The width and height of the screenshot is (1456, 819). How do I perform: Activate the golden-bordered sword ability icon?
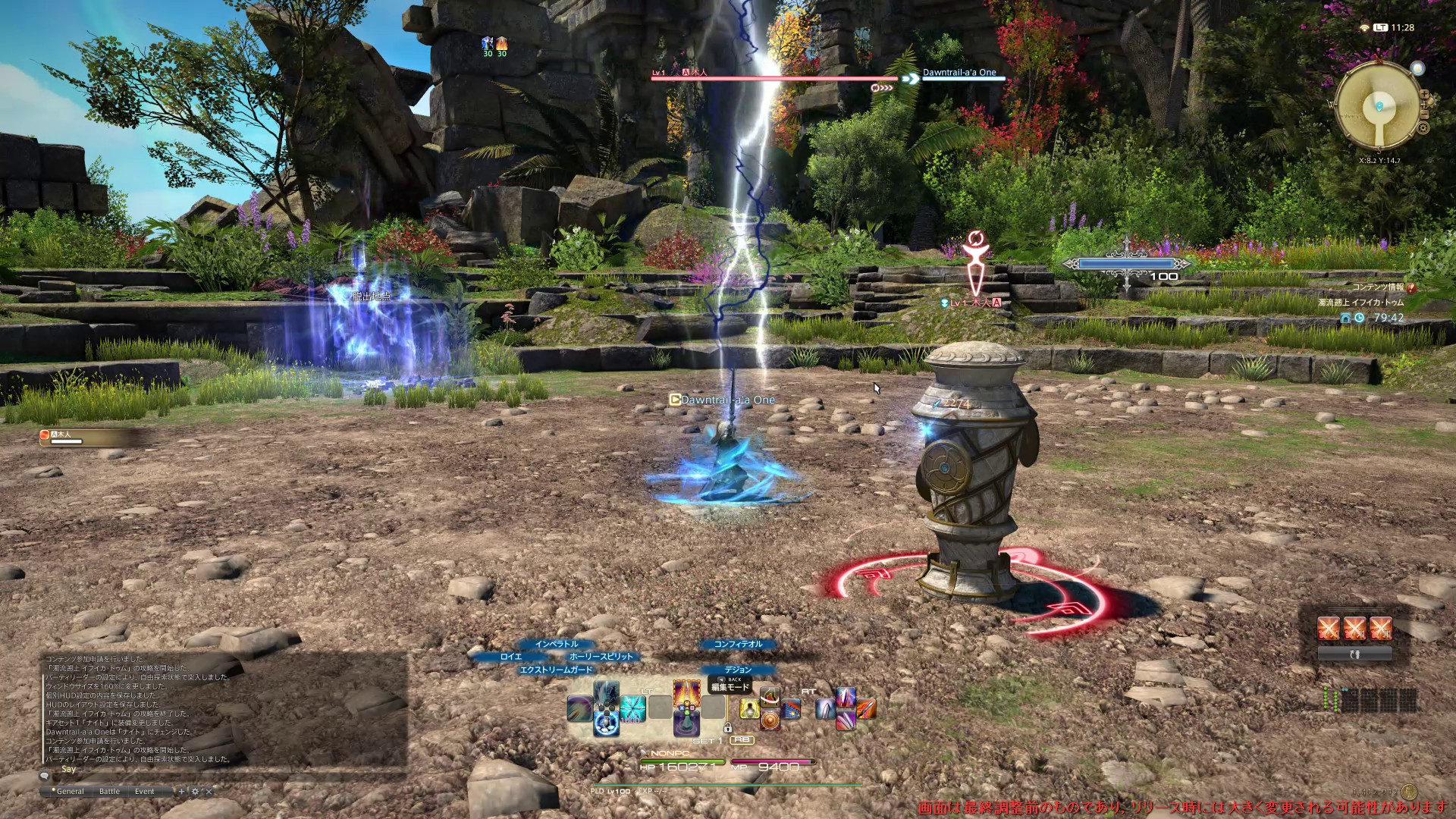tap(687, 693)
